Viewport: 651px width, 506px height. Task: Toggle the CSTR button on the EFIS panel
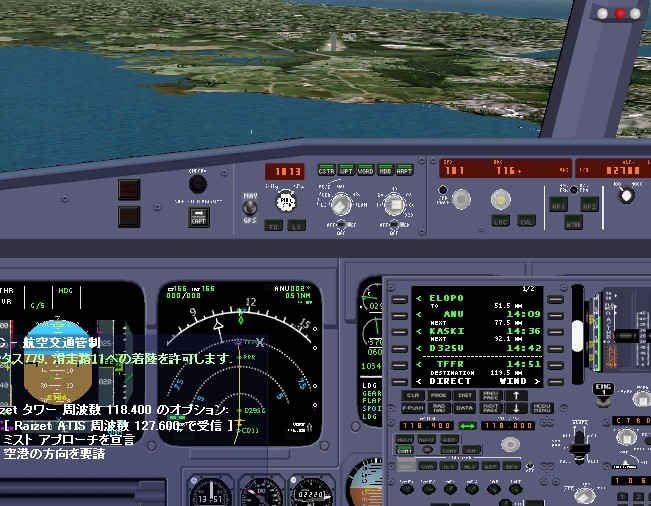click(326, 170)
